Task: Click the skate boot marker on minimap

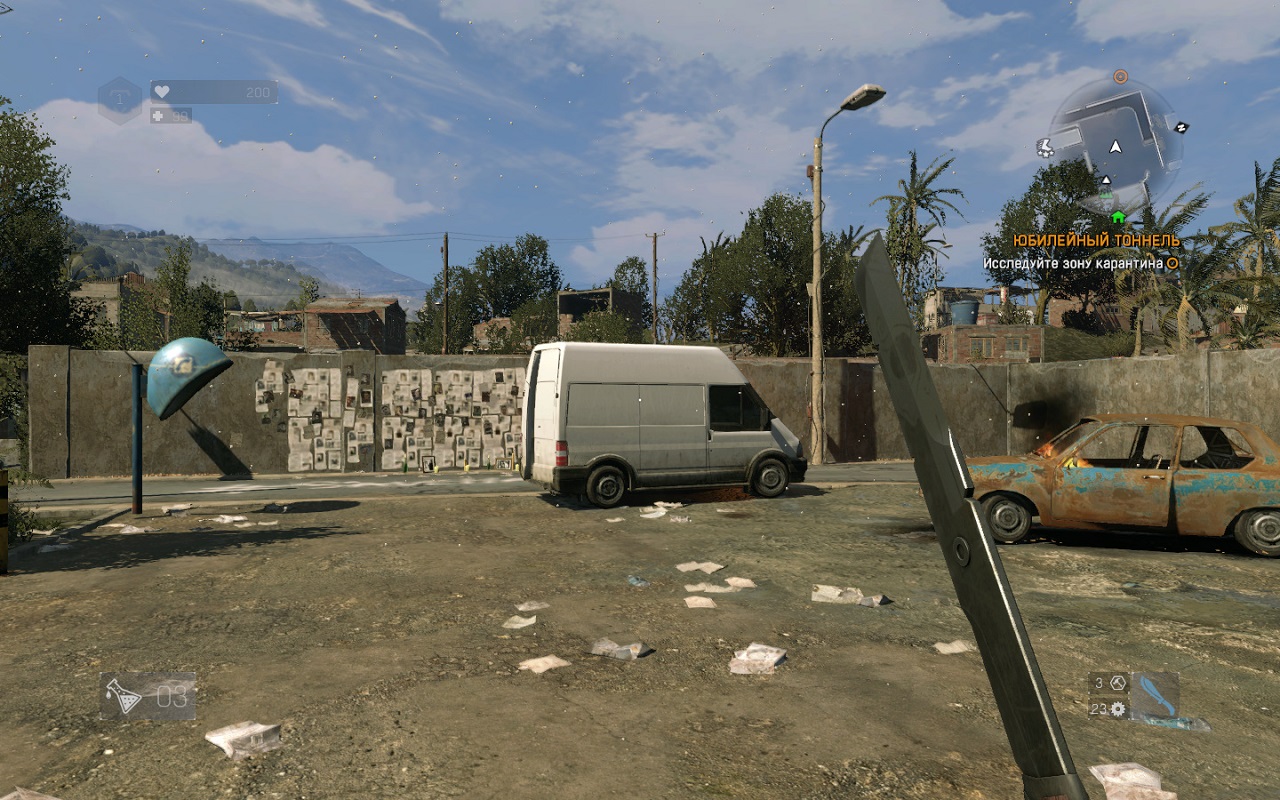Action: click(x=1045, y=147)
